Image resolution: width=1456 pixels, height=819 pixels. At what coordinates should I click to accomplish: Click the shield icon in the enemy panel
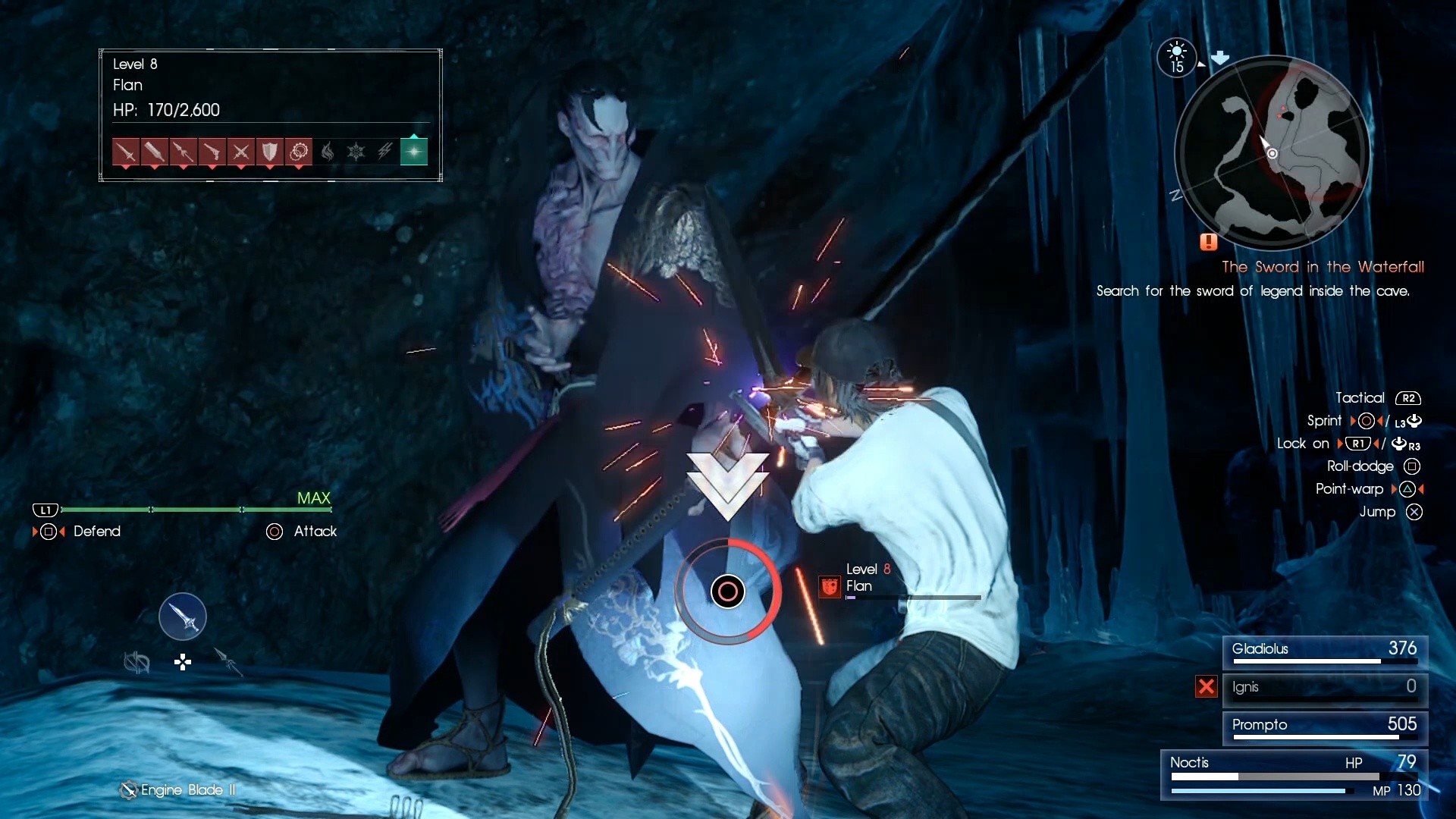270,152
